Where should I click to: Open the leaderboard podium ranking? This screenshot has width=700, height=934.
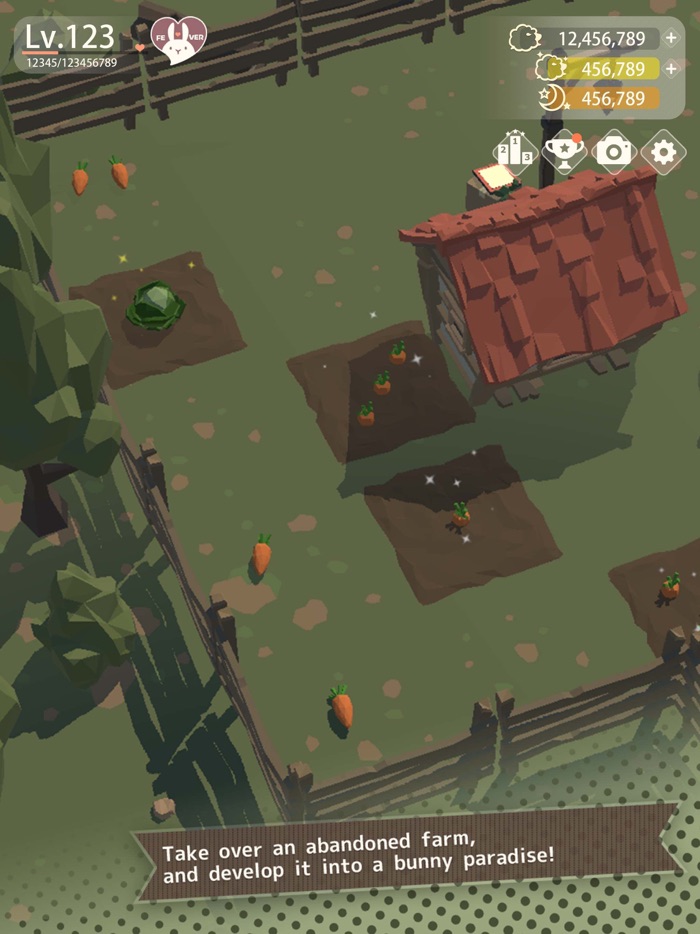click(x=515, y=152)
